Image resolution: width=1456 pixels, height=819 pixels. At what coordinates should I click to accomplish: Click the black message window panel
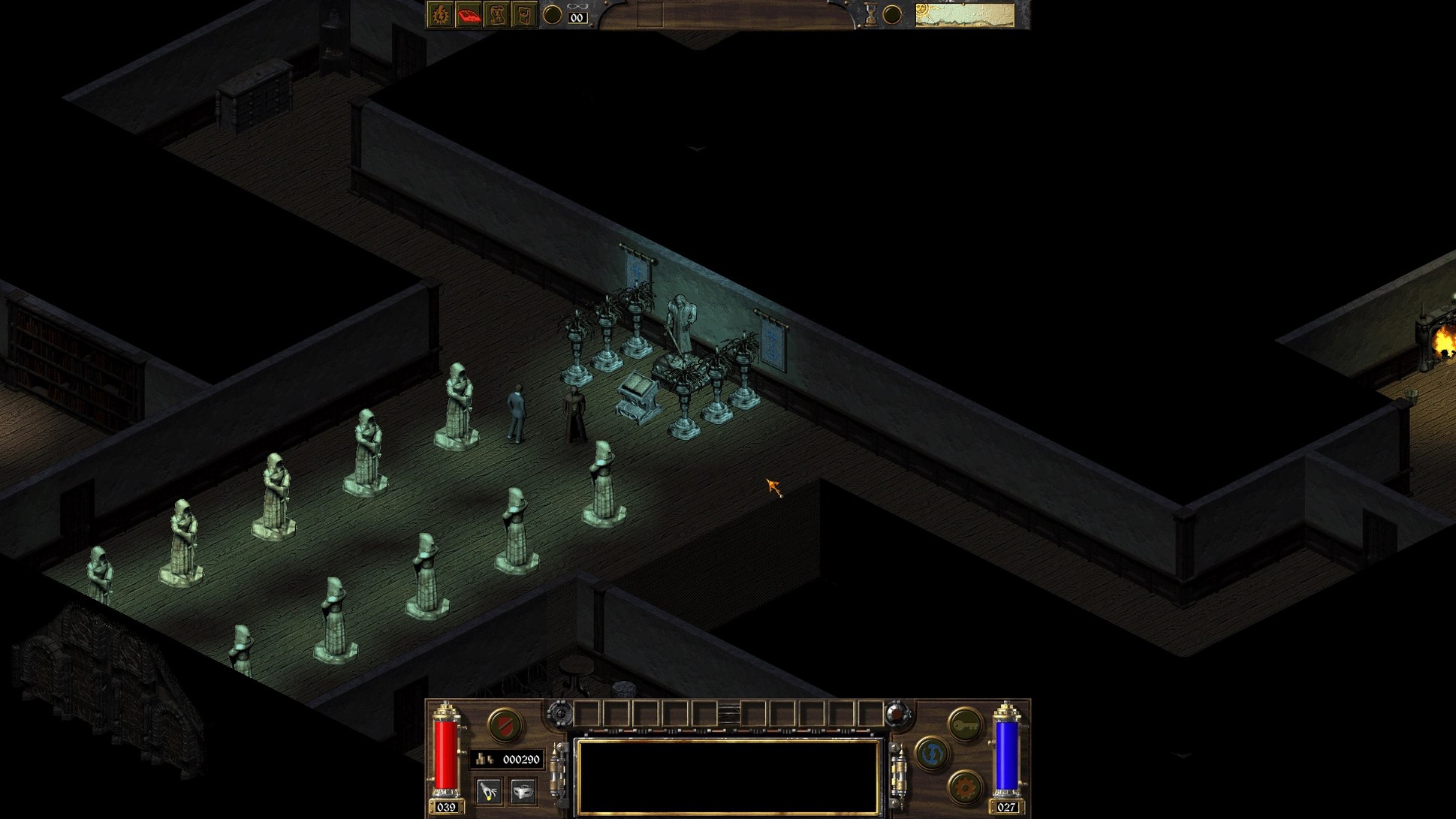tap(727, 776)
